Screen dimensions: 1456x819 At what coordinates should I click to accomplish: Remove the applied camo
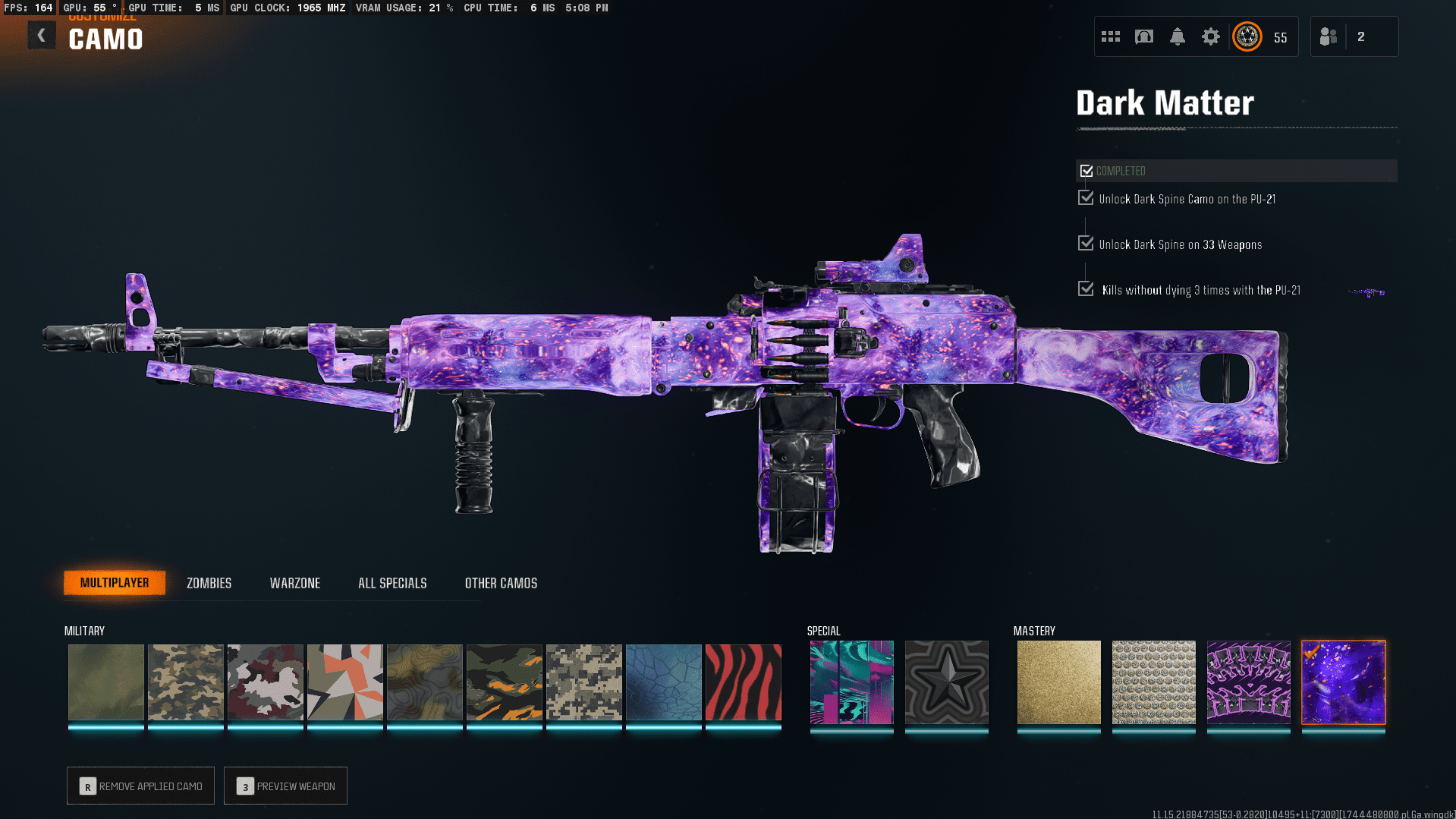[x=141, y=786]
